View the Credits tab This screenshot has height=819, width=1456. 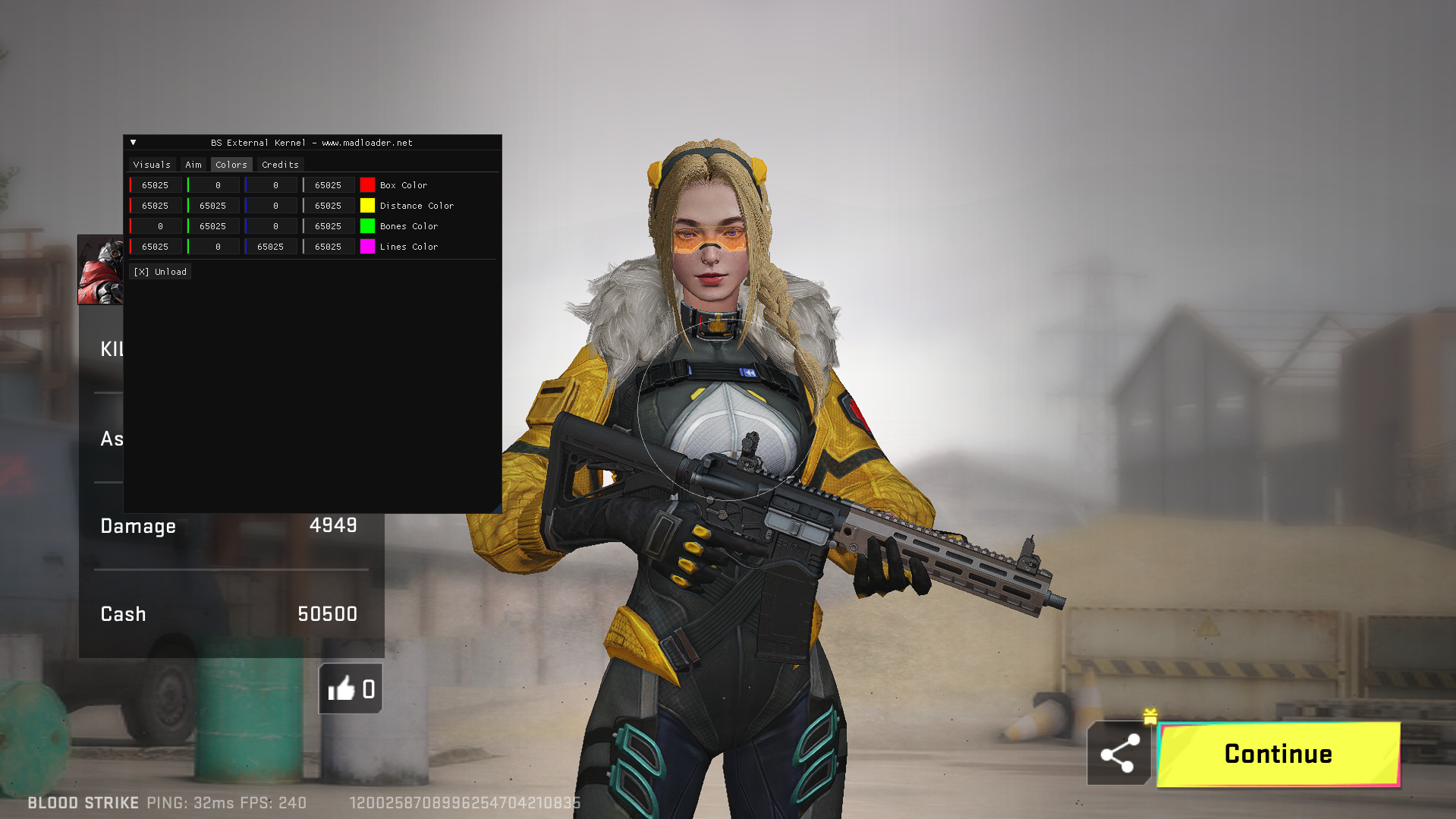click(280, 164)
